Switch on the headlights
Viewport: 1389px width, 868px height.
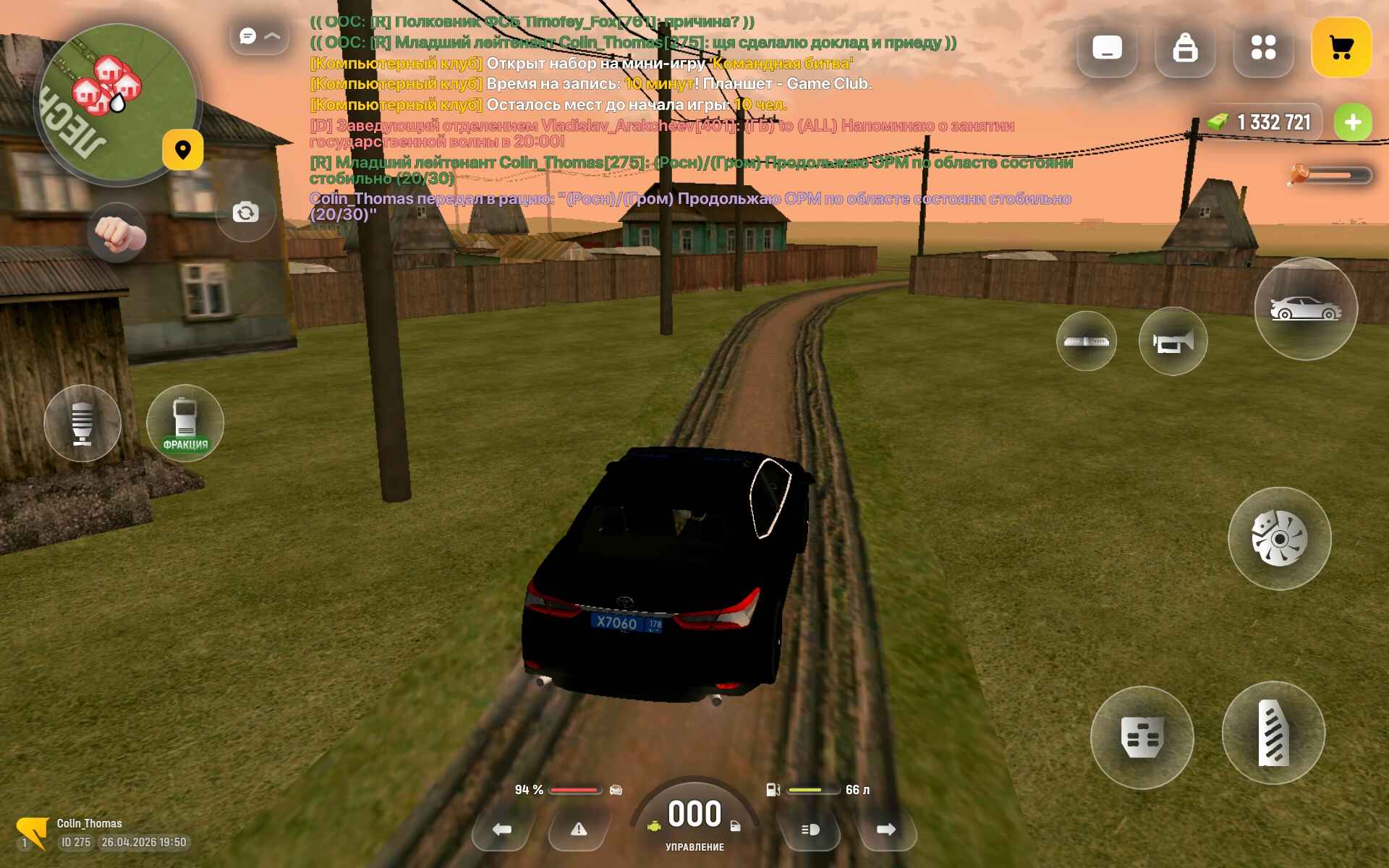[x=810, y=830]
